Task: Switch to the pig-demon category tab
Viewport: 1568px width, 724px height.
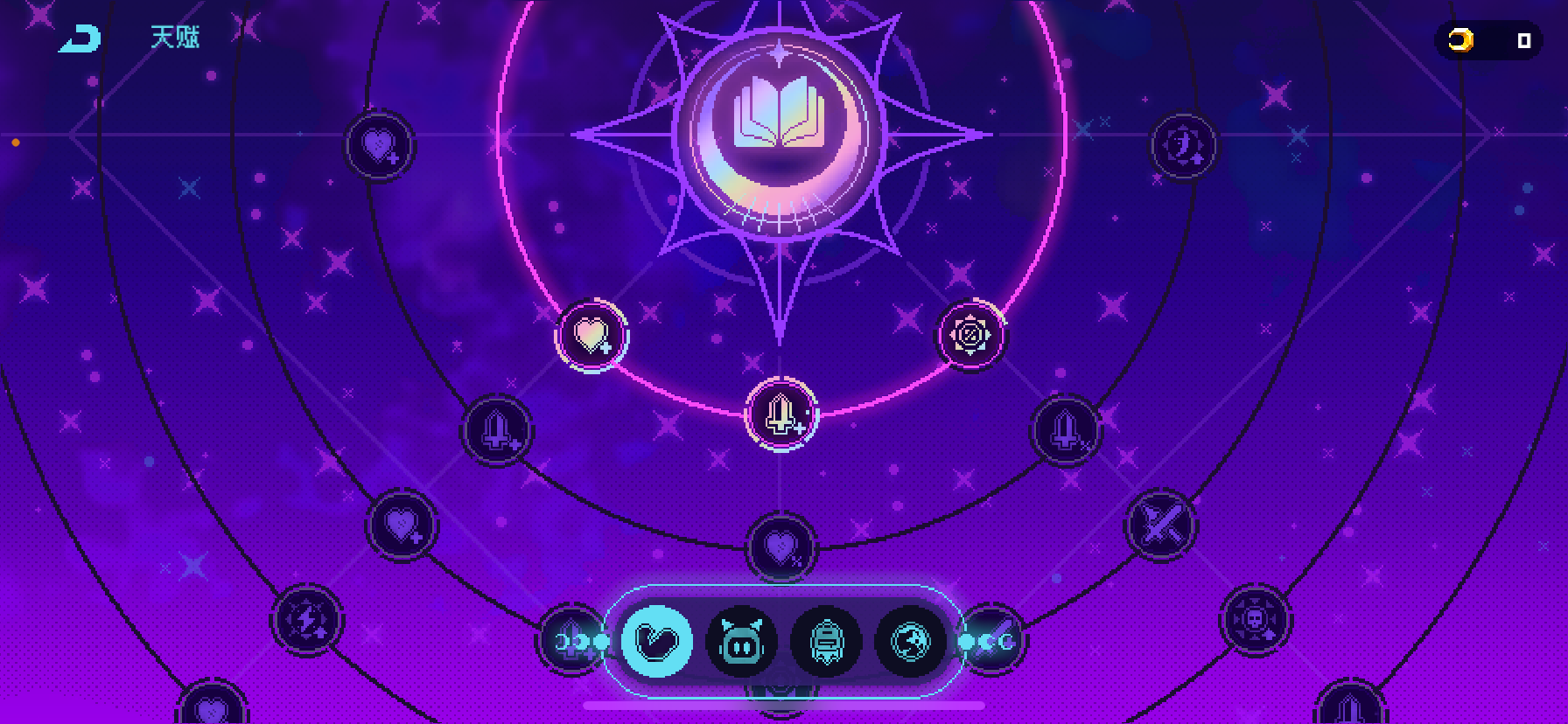Action: tap(741, 642)
